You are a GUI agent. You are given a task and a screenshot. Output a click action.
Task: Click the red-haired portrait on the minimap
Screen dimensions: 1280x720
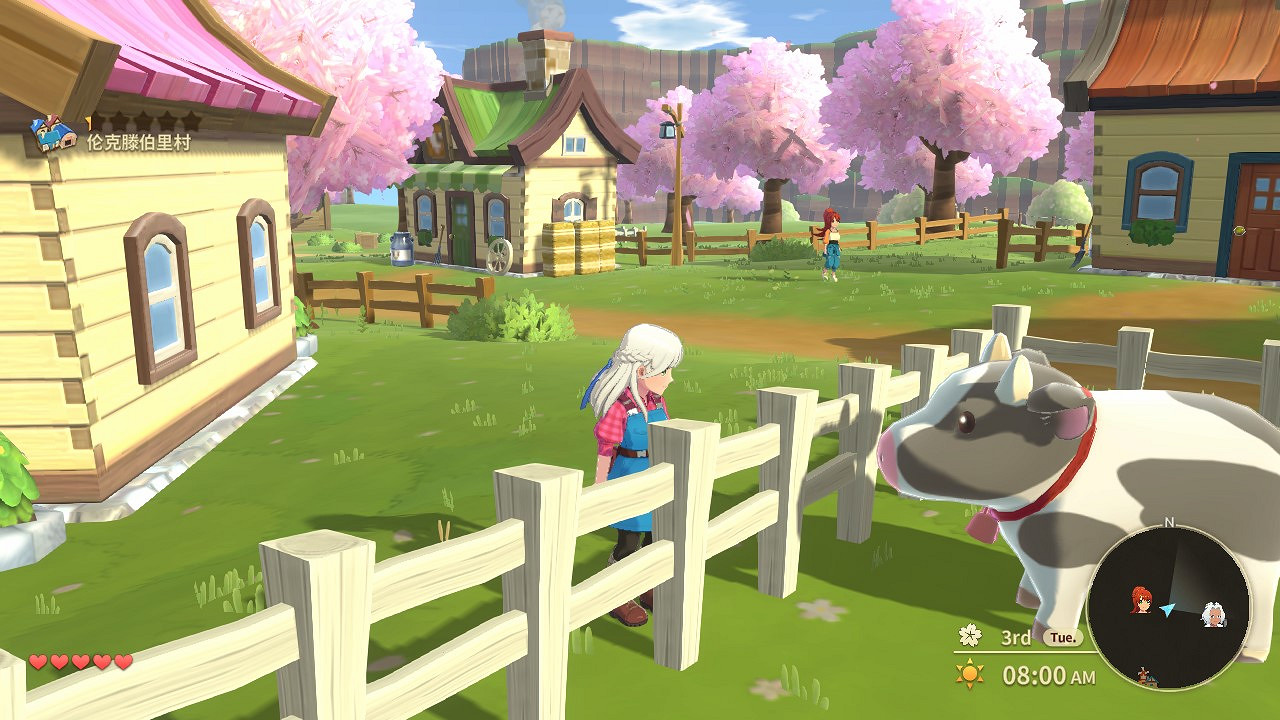1141,599
